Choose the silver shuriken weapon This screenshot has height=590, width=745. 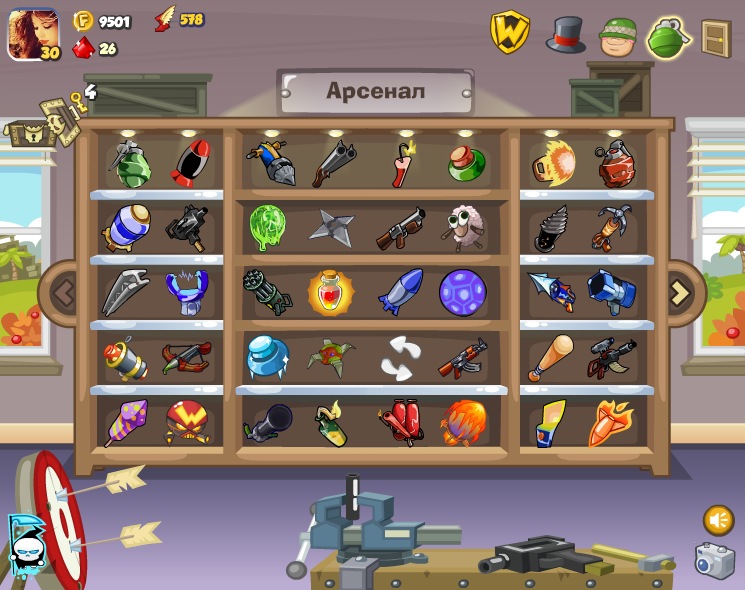331,227
